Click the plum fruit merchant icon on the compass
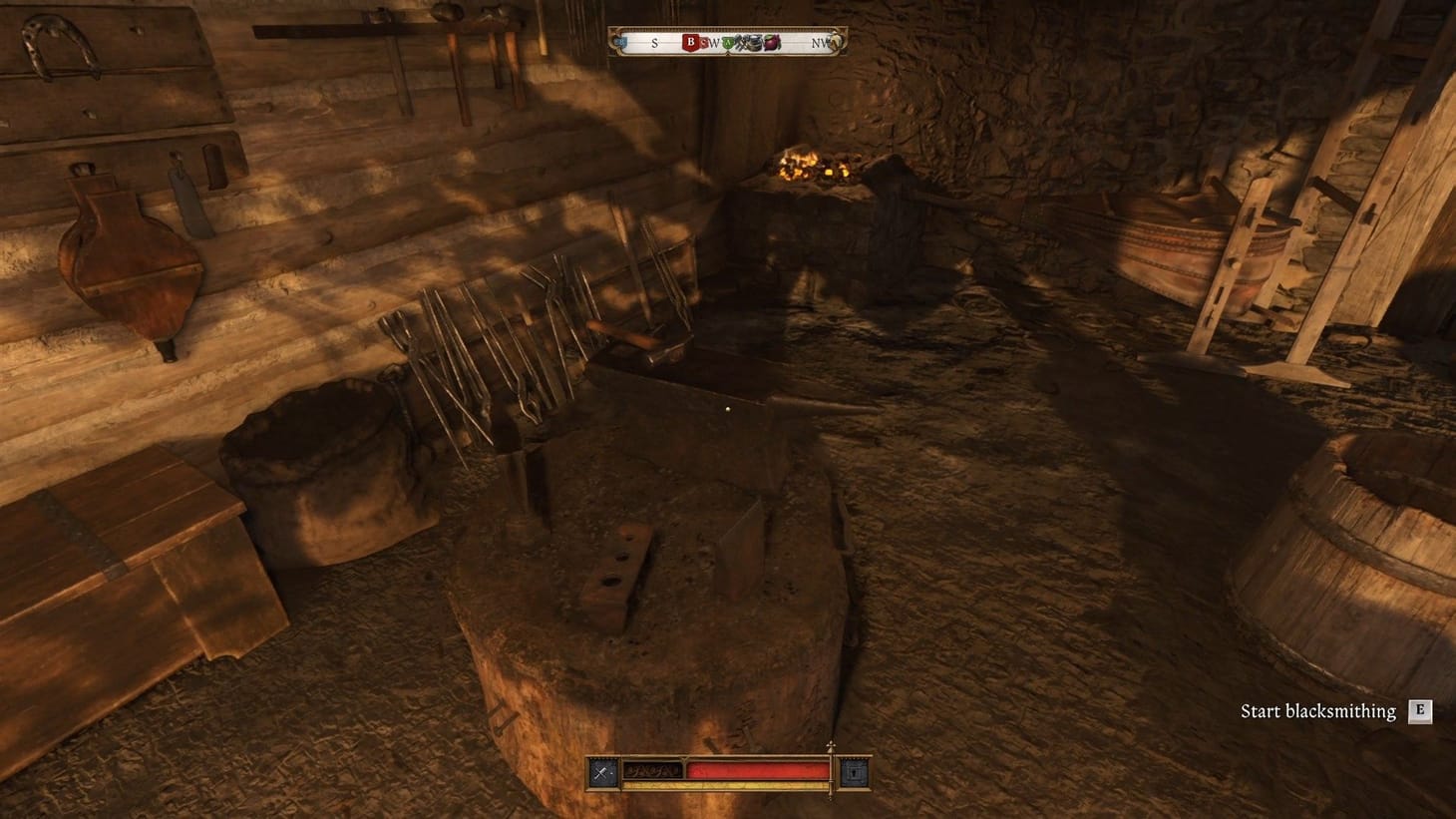The height and width of the screenshot is (819, 1456). 771,41
